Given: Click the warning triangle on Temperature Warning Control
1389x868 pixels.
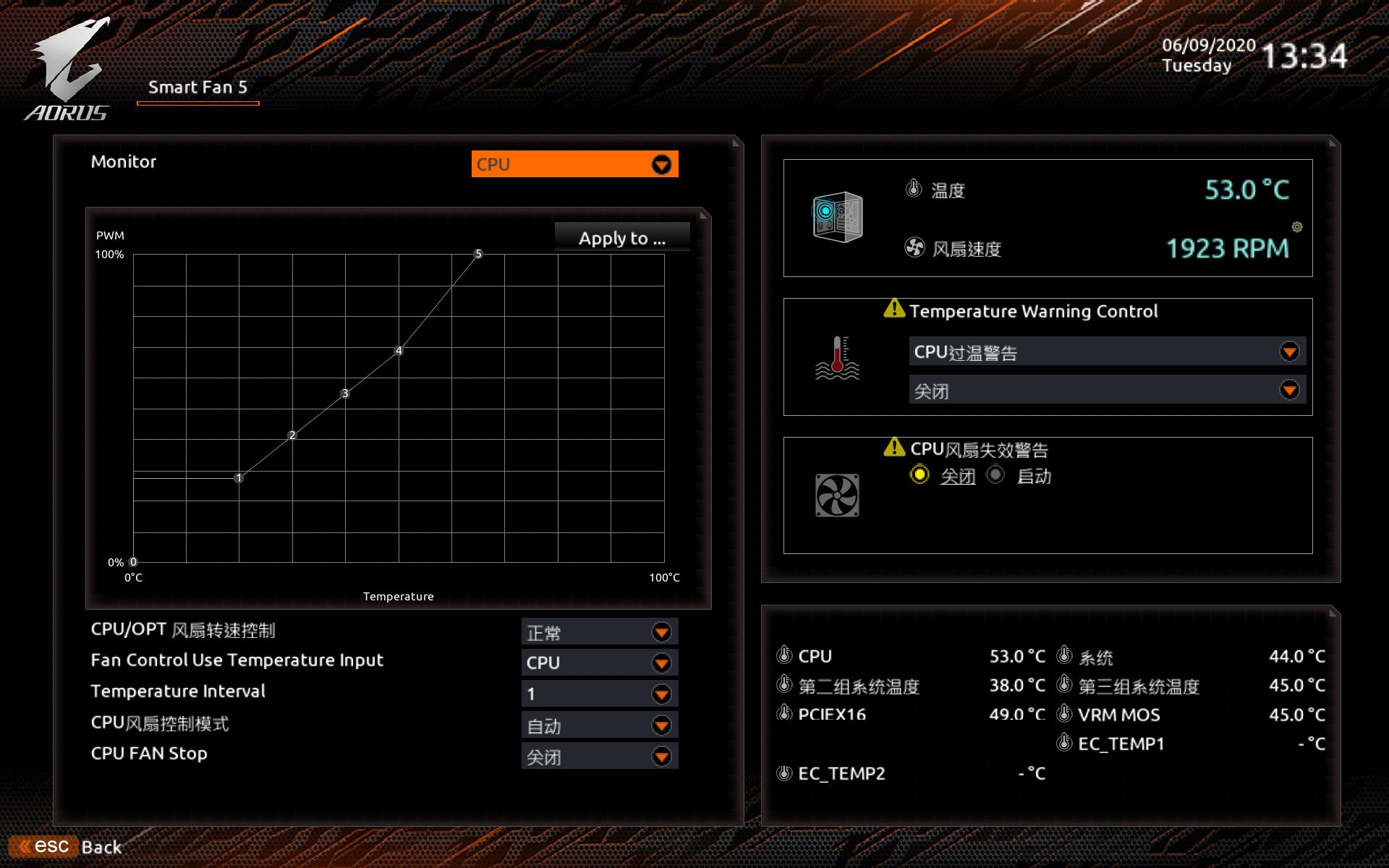Looking at the screenshot, I should click(894, 310).
